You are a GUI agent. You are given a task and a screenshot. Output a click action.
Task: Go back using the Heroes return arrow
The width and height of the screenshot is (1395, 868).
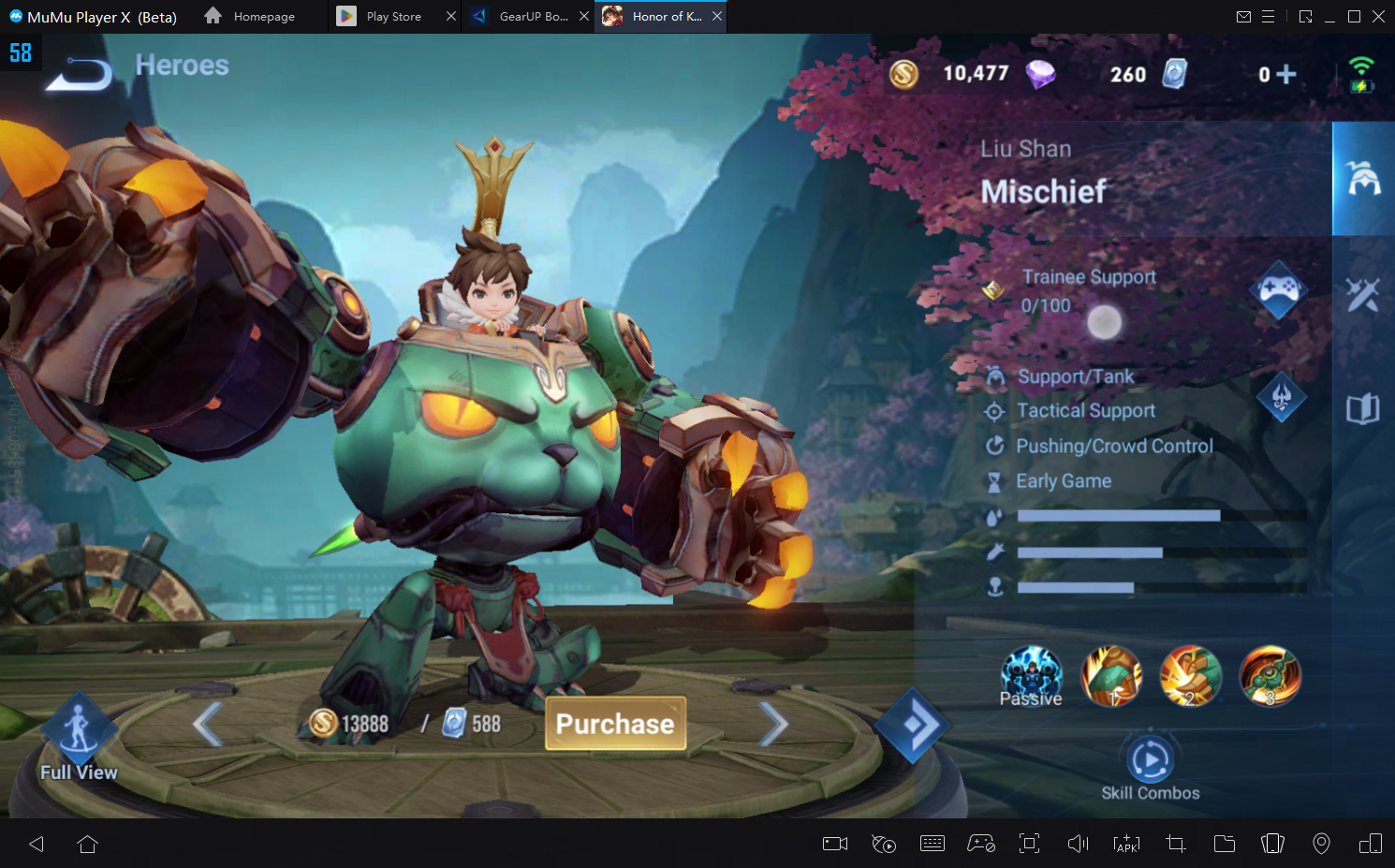[80, 73]
